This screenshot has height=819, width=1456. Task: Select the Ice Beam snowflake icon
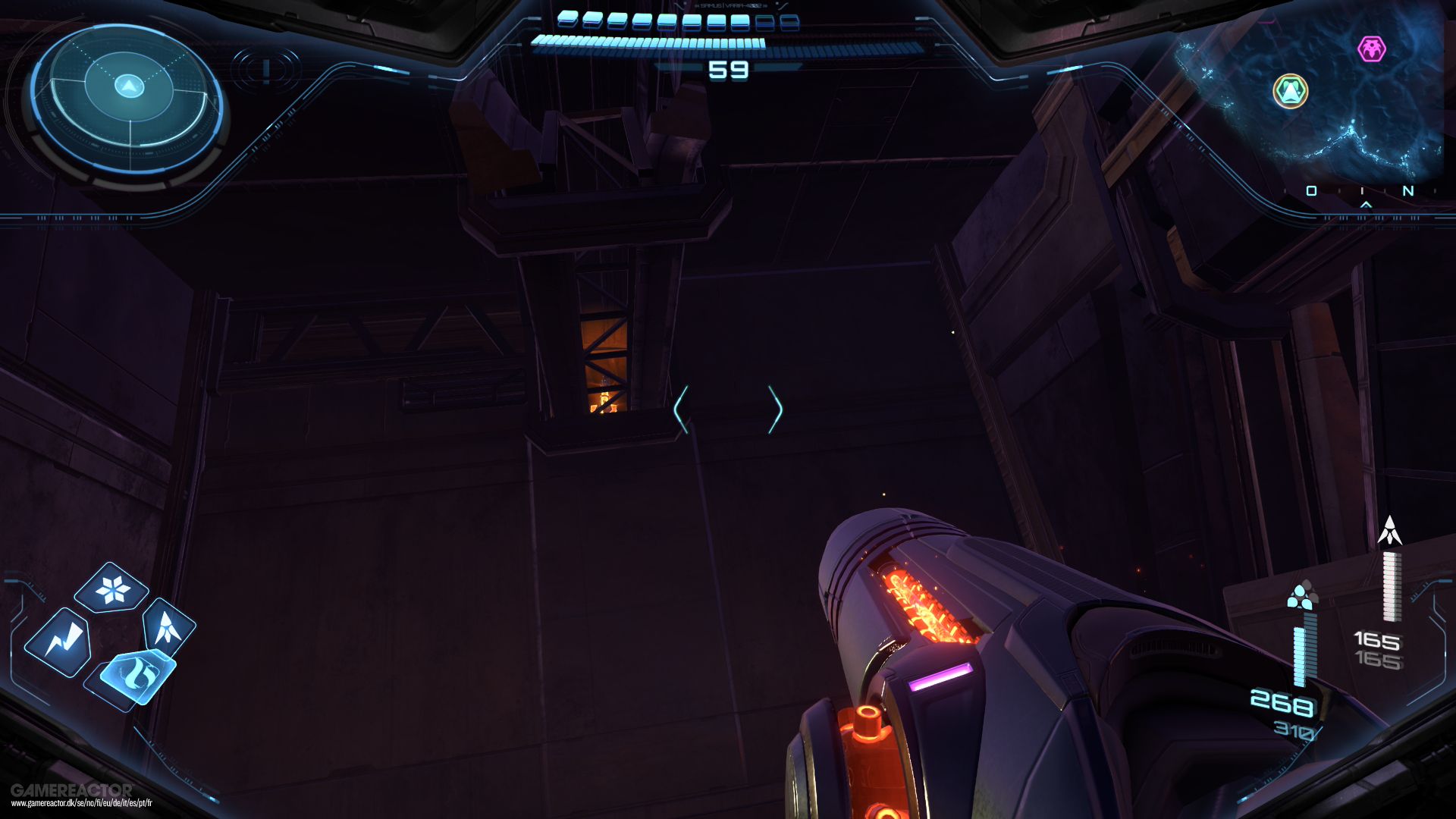tap(111, 588)
